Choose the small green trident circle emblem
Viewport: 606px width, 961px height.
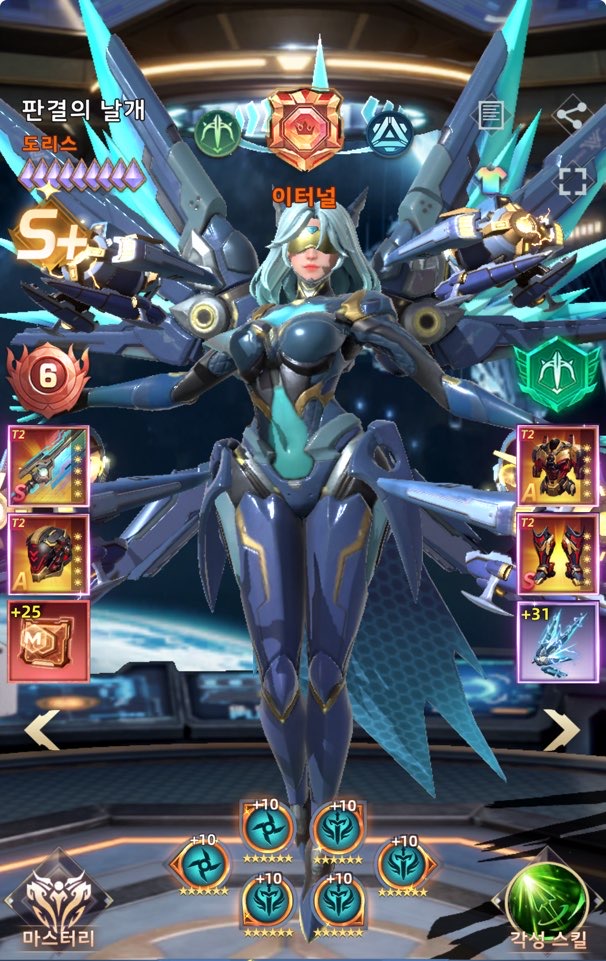click(218, 132)
